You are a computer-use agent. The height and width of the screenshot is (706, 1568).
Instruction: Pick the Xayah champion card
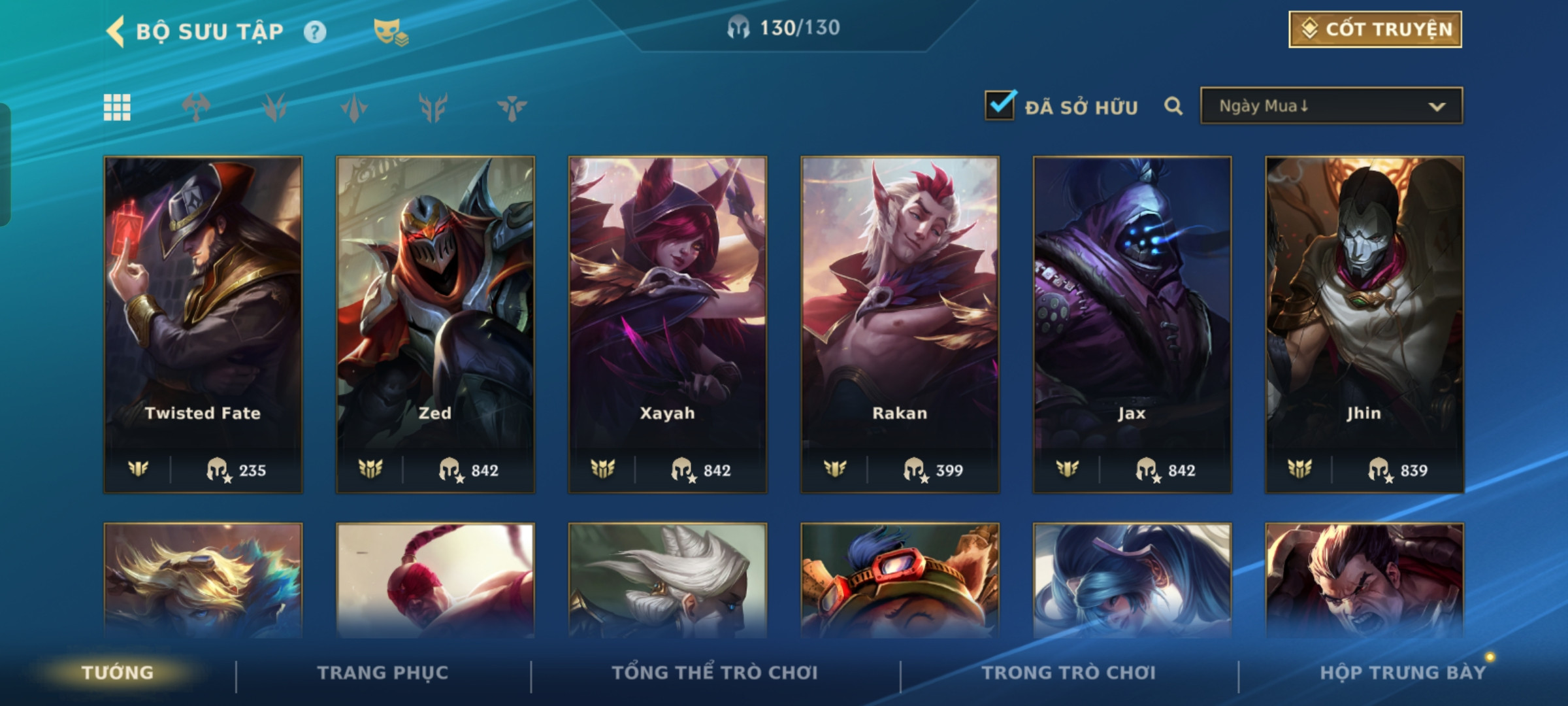667,324
